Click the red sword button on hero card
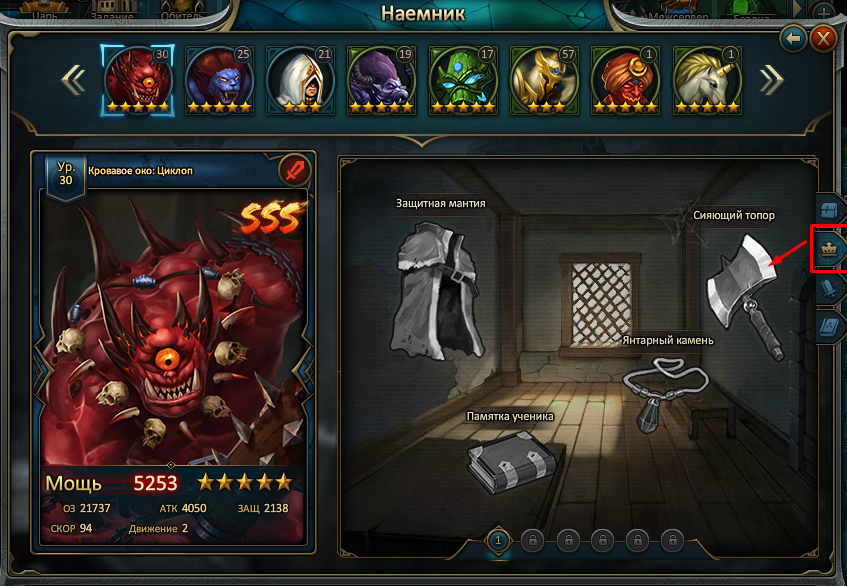 [295, 170]
